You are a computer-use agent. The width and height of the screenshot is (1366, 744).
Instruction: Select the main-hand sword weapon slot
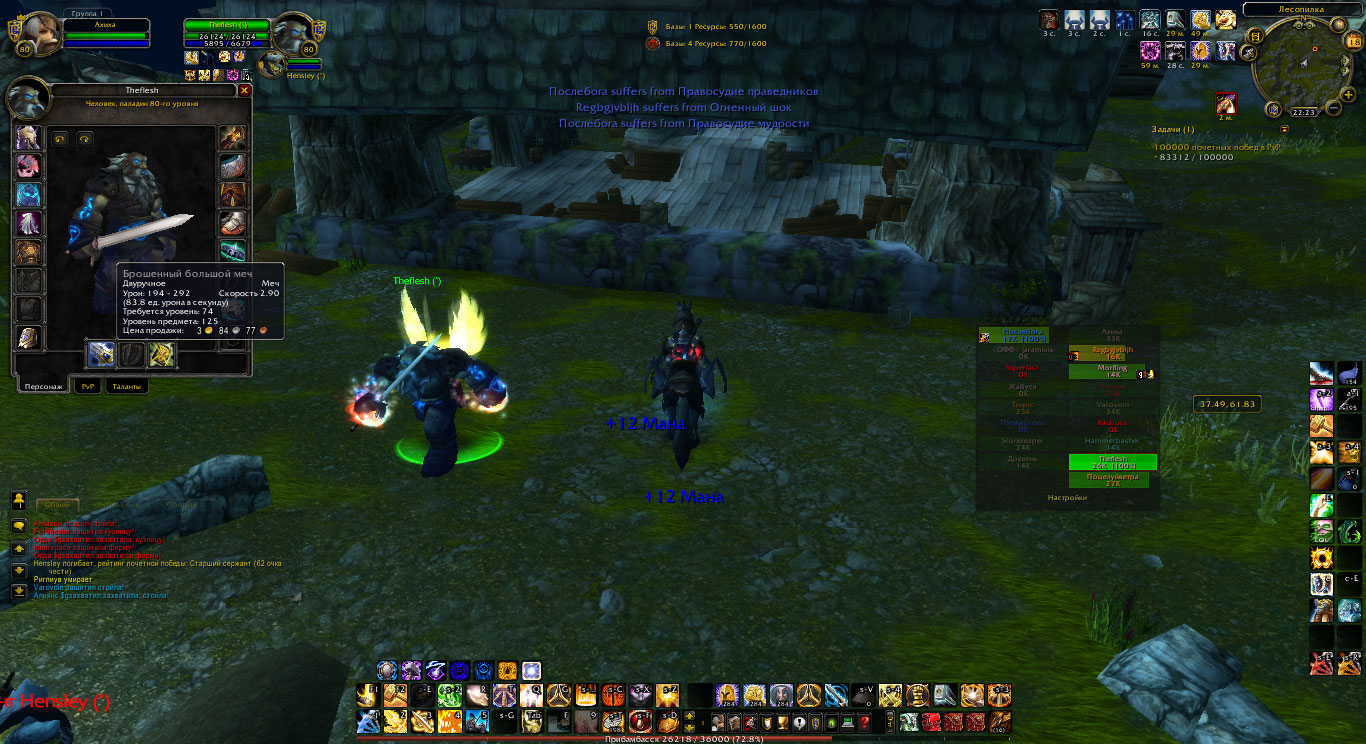tap(101, 354)
